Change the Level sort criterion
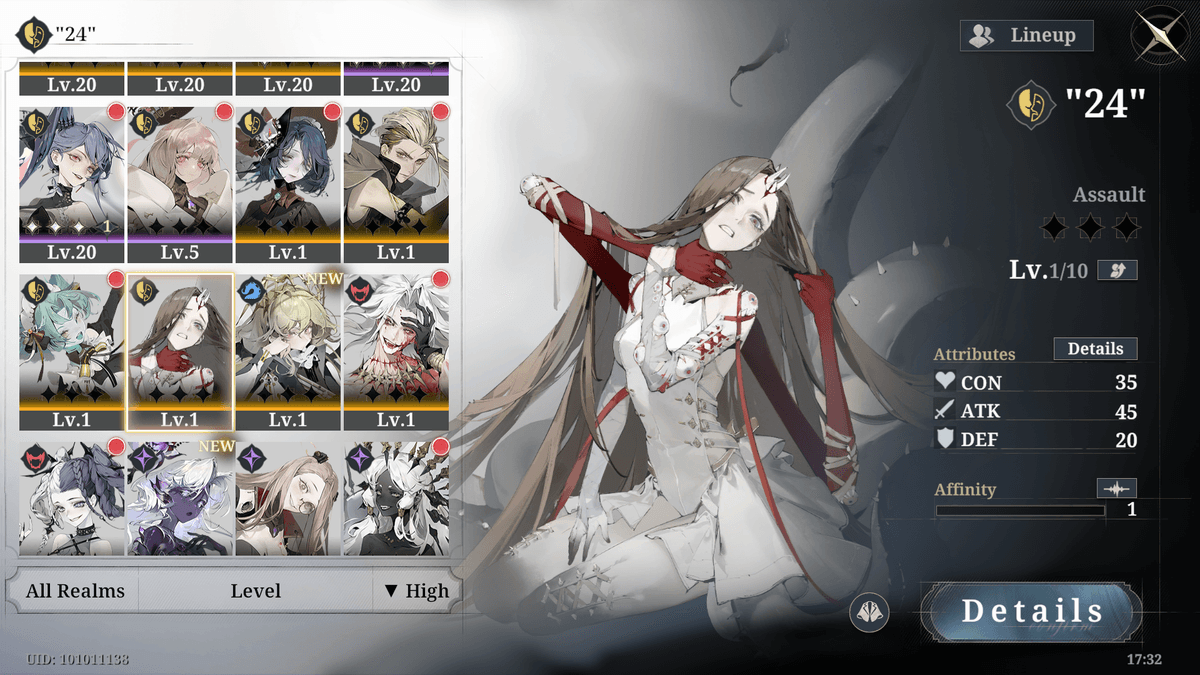 click(255, 591)
